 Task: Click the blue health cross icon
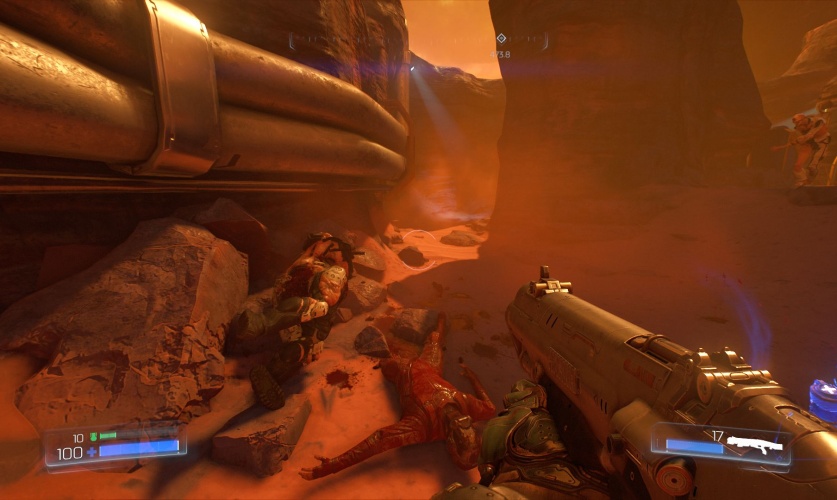point(92,452)
